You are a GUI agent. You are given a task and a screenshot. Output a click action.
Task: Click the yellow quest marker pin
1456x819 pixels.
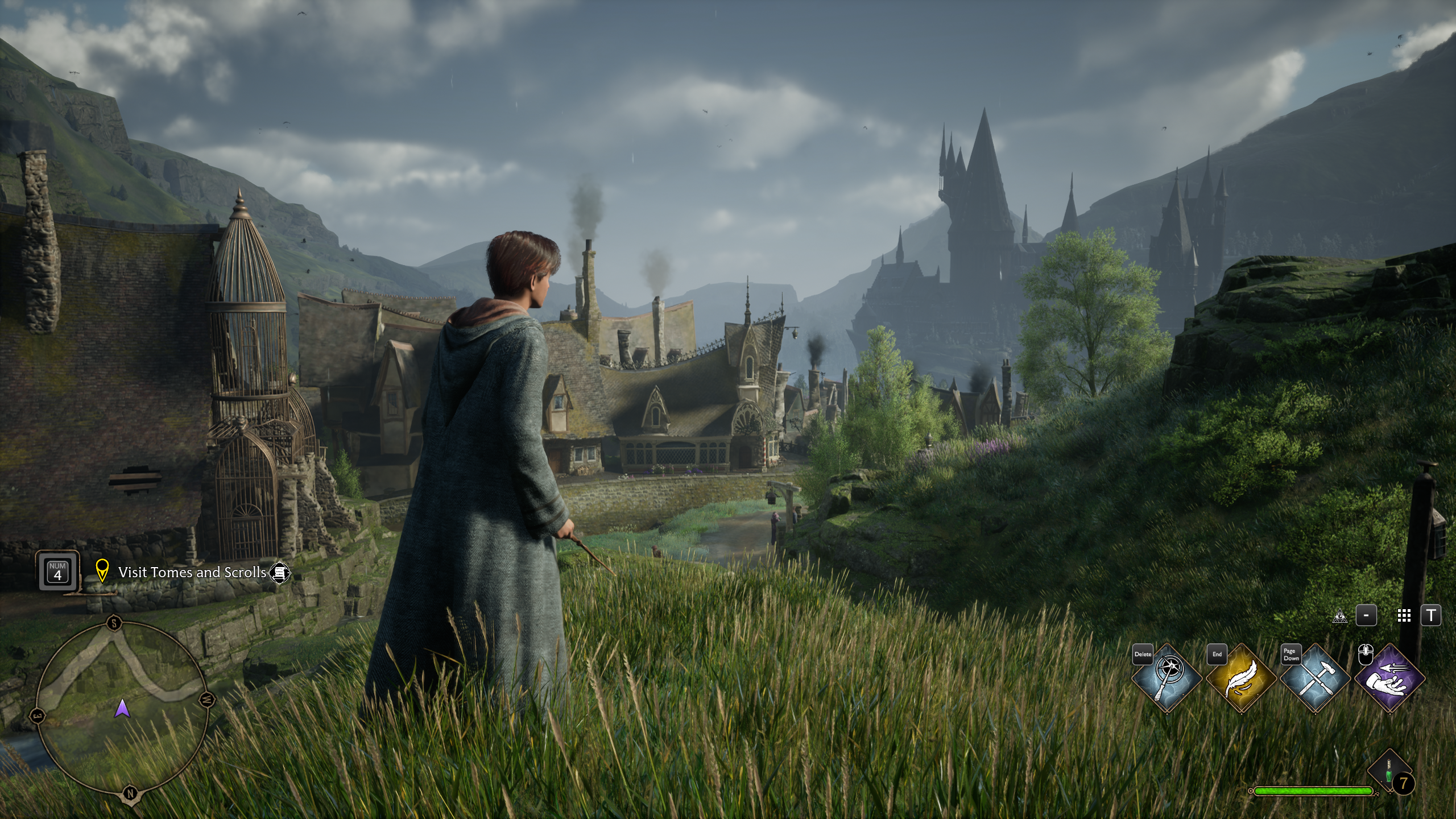point(102,571)
